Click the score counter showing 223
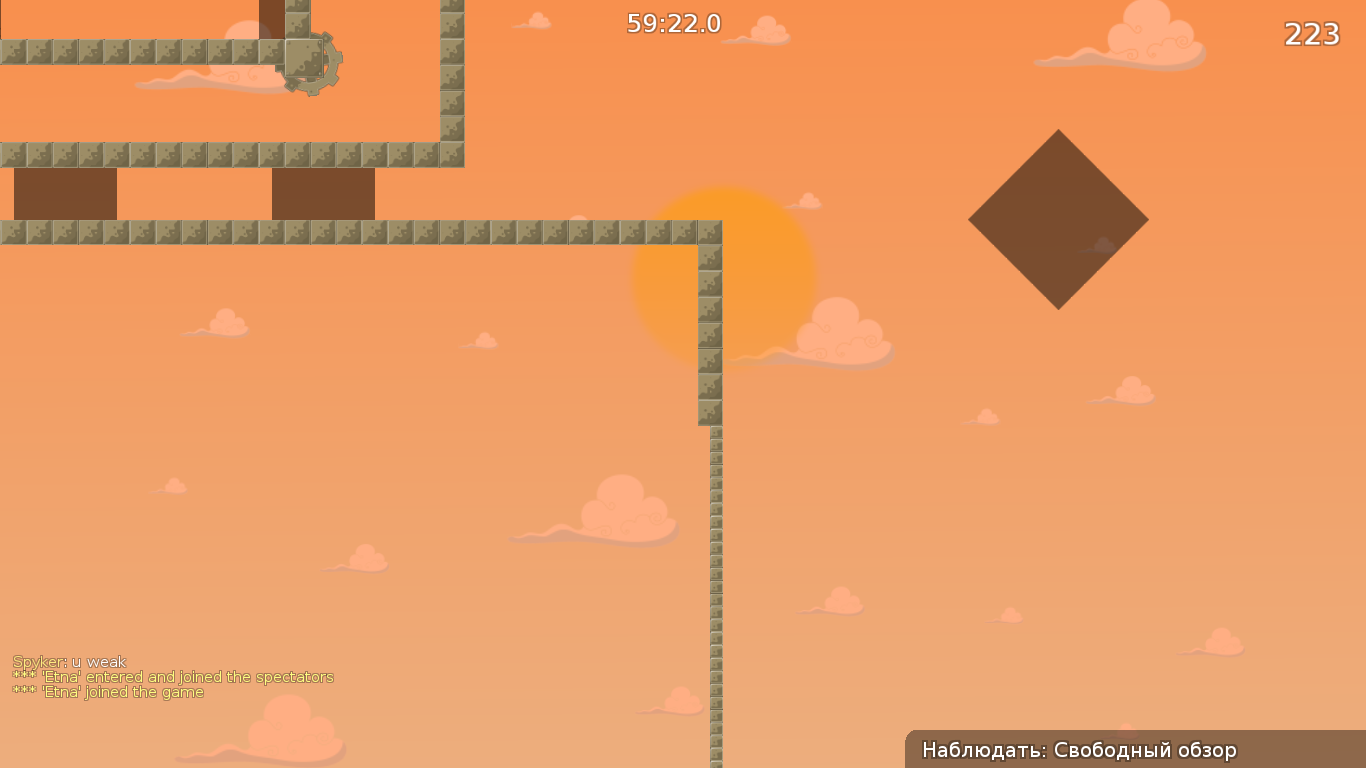This screenshot has width=1366, height=768. click(x=1314, y=35)
